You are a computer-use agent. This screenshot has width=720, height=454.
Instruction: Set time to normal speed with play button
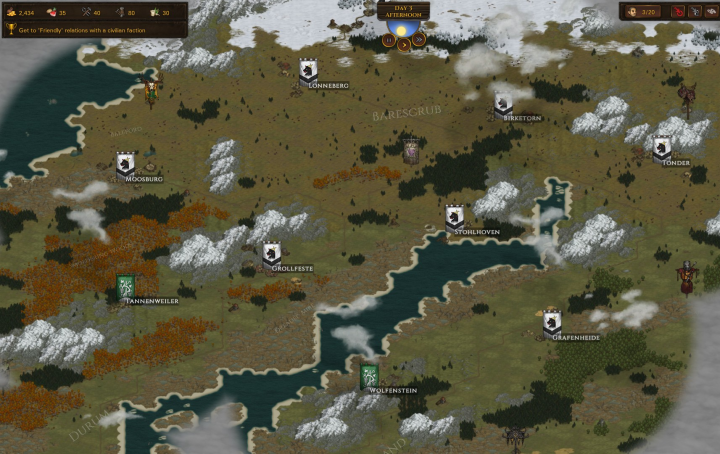coord(404,42)
